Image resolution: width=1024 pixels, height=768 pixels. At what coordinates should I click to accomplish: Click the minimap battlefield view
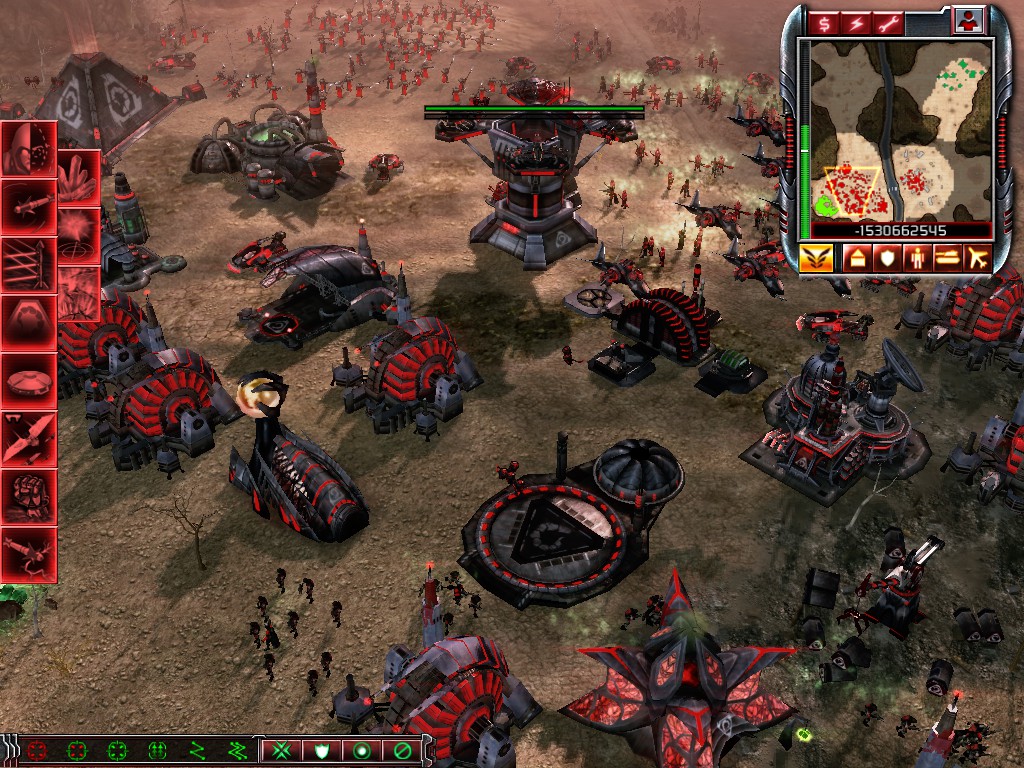point(900,130)
